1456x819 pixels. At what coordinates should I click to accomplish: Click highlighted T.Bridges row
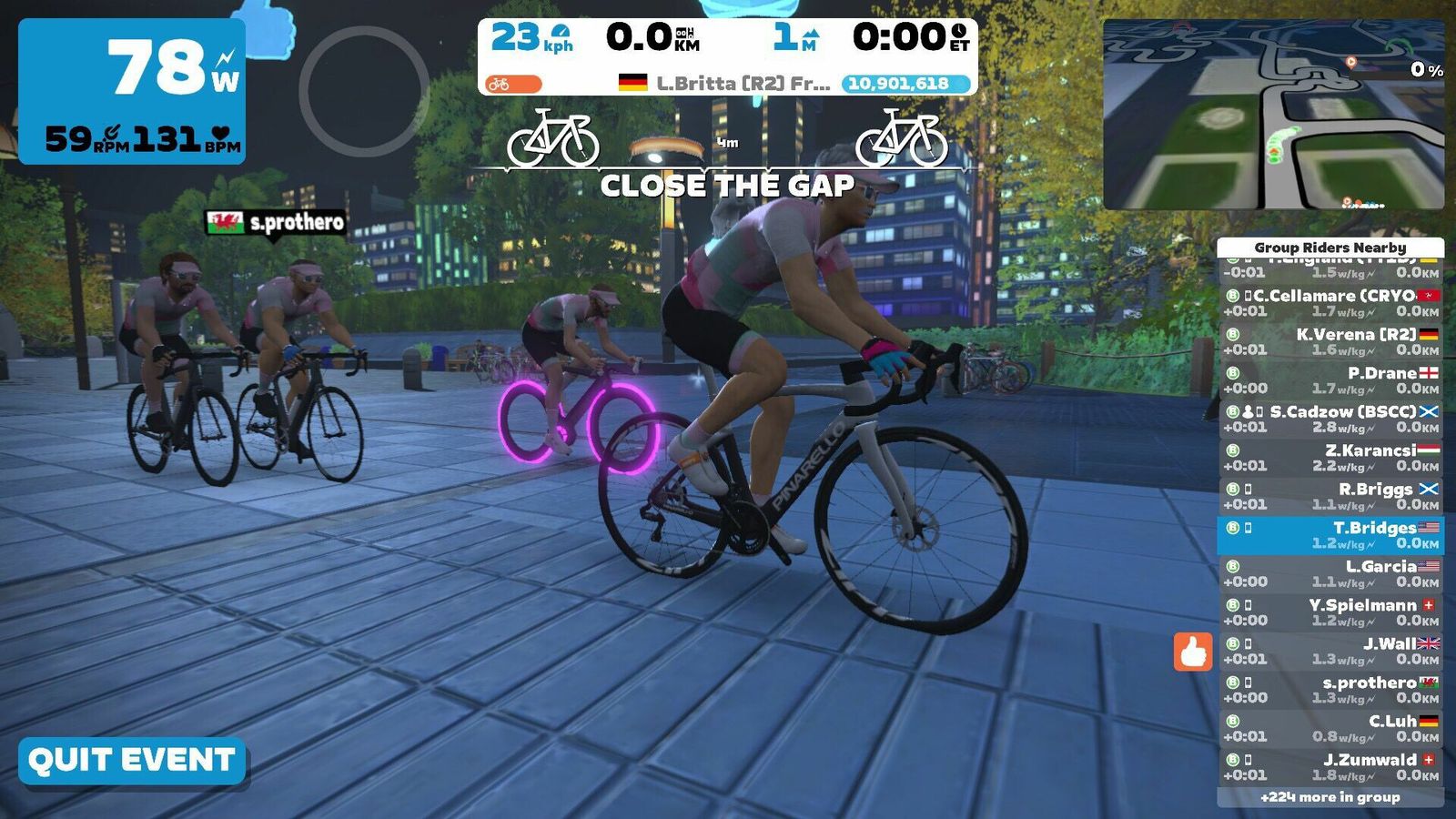[x=1330, y=535]
